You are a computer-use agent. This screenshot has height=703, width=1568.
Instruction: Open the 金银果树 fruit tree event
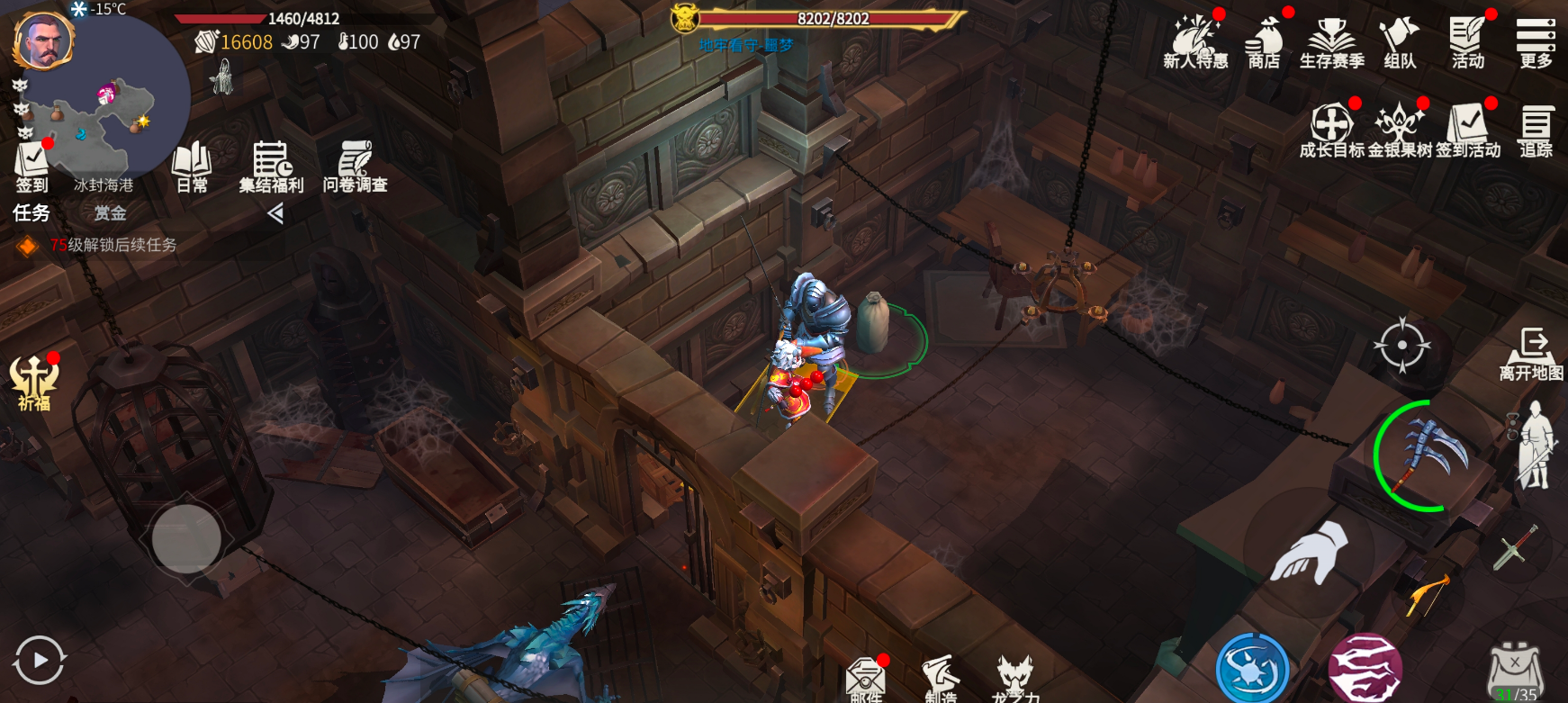(1400, 131)
